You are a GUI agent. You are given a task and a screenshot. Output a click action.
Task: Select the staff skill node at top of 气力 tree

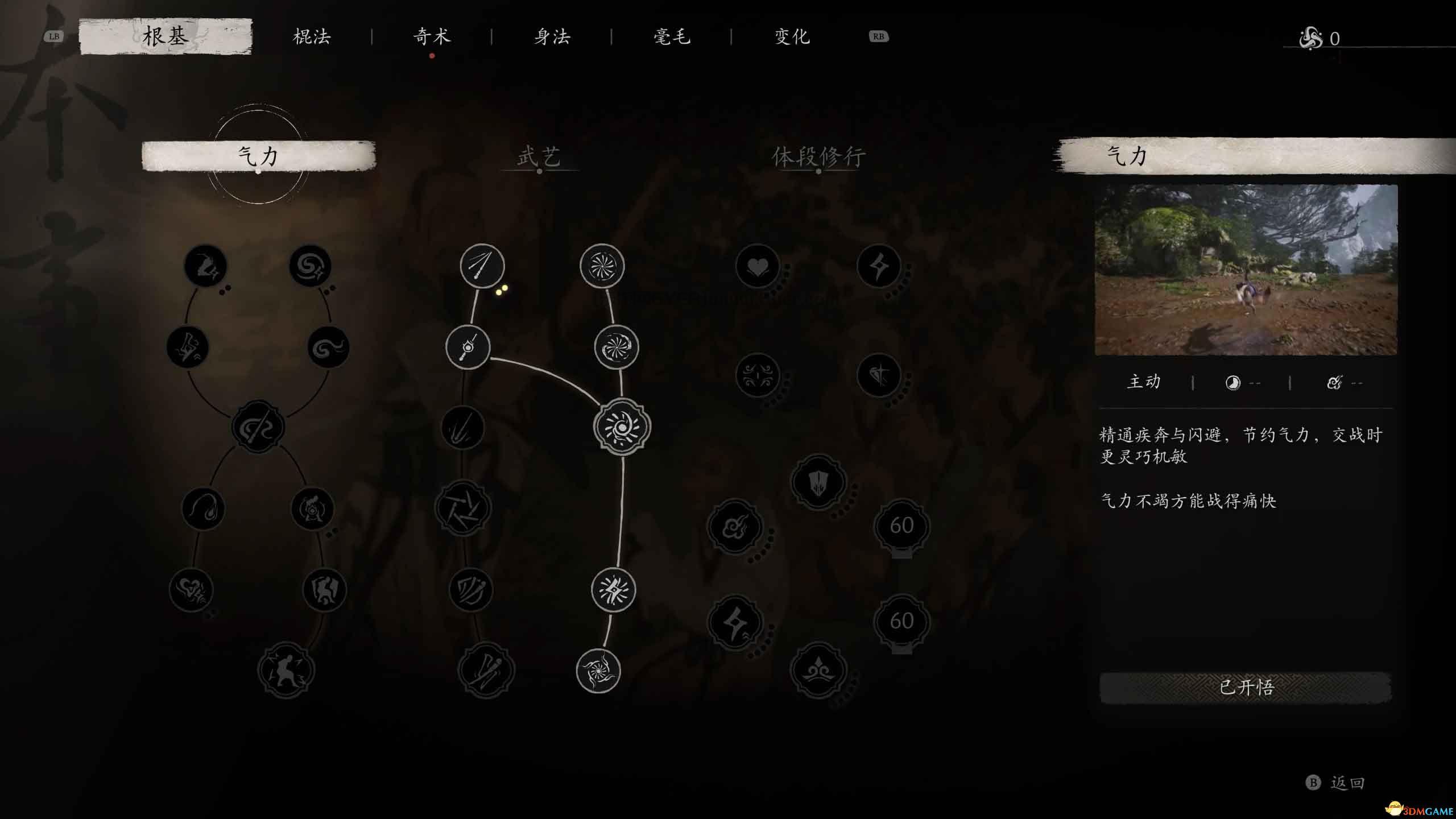205,265
